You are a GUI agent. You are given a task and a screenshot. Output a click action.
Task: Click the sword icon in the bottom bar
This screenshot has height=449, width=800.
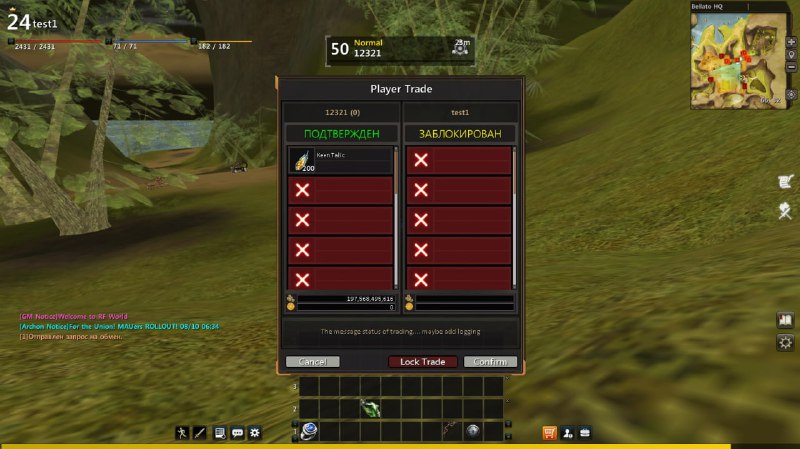pyautogui.click(x=200, y=433)
